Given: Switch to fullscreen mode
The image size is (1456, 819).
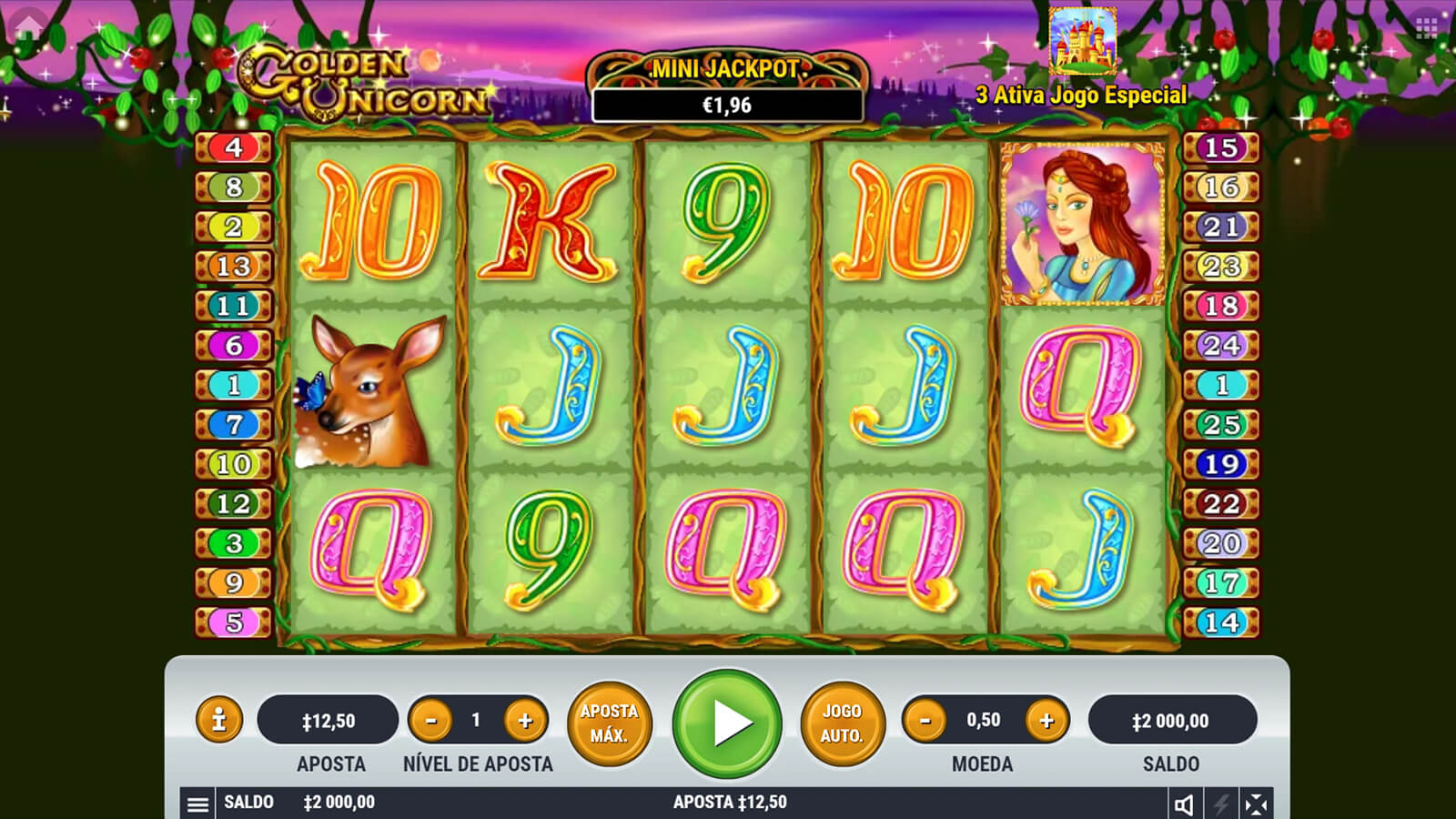Looking at the screenshot, I should tap(1256, 804).
